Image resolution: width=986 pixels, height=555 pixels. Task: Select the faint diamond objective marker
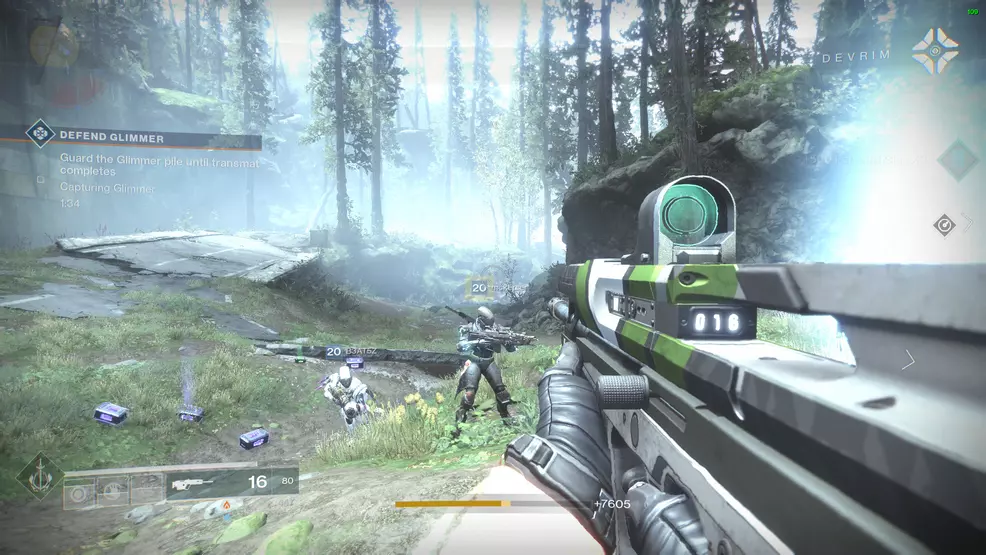[x=957, y=159]
